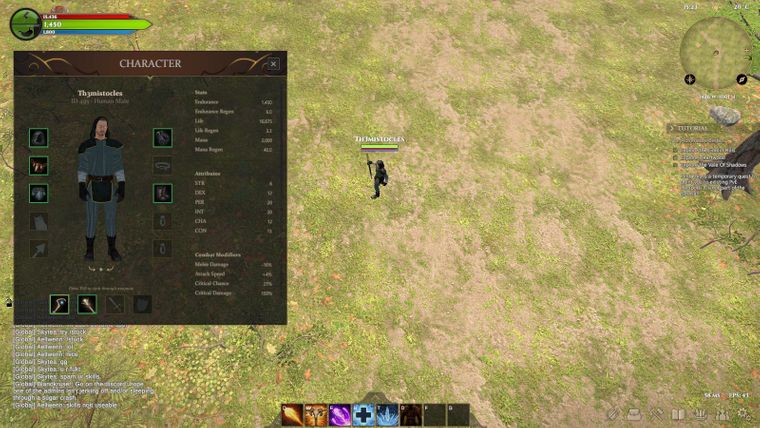
Task: Cast the blue cross healing spell
Action: (x=364, y=414)
